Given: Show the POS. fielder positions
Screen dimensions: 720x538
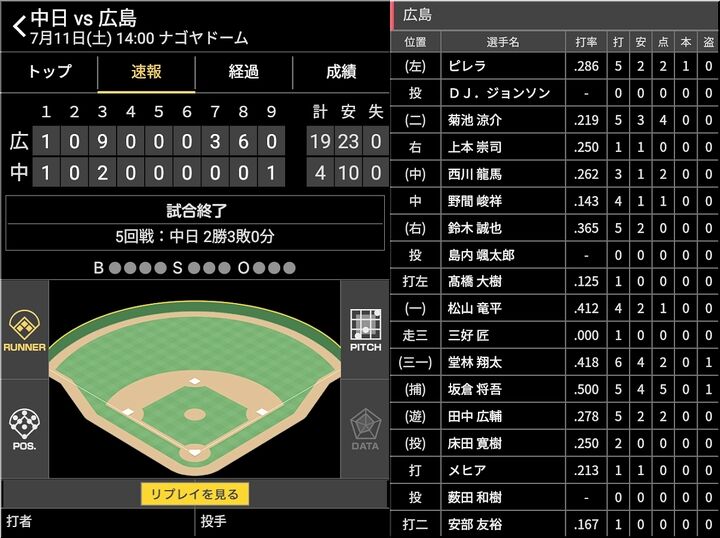Looking at the screenshot, I should [x=24, y=428].
